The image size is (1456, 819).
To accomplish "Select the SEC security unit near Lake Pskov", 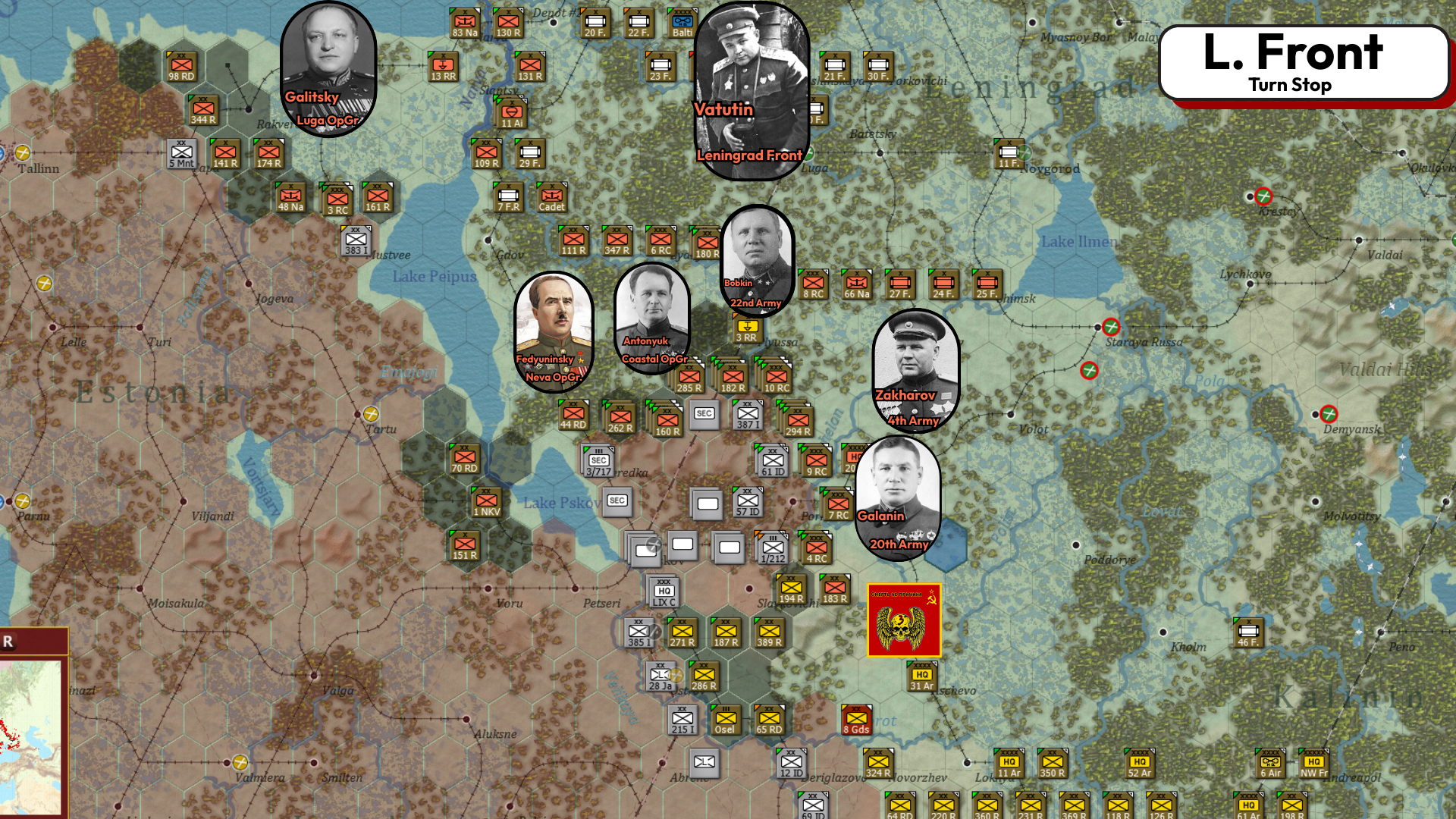I will pos(617,501).
